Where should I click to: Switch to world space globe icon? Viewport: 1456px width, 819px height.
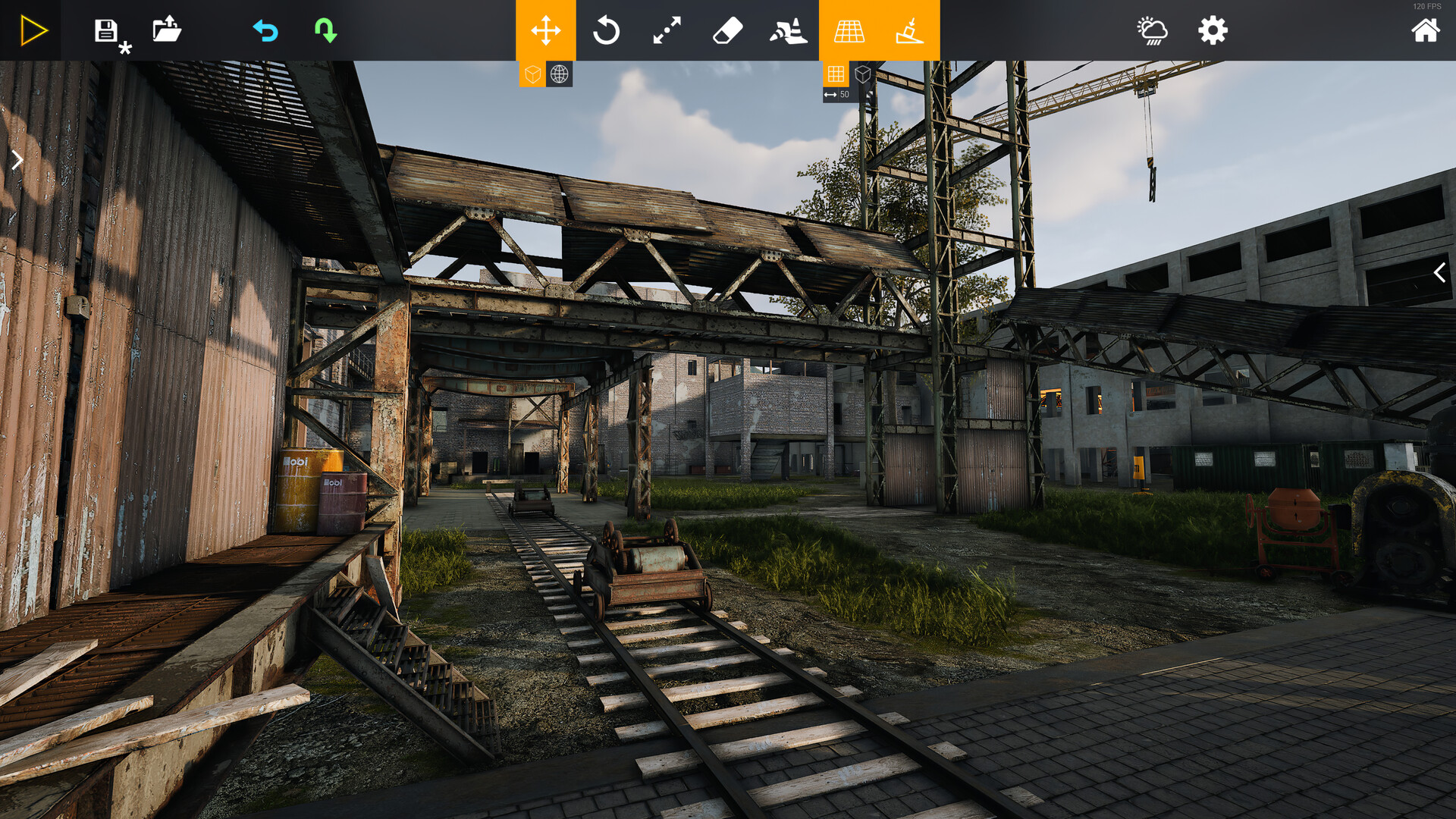point(560,74)
